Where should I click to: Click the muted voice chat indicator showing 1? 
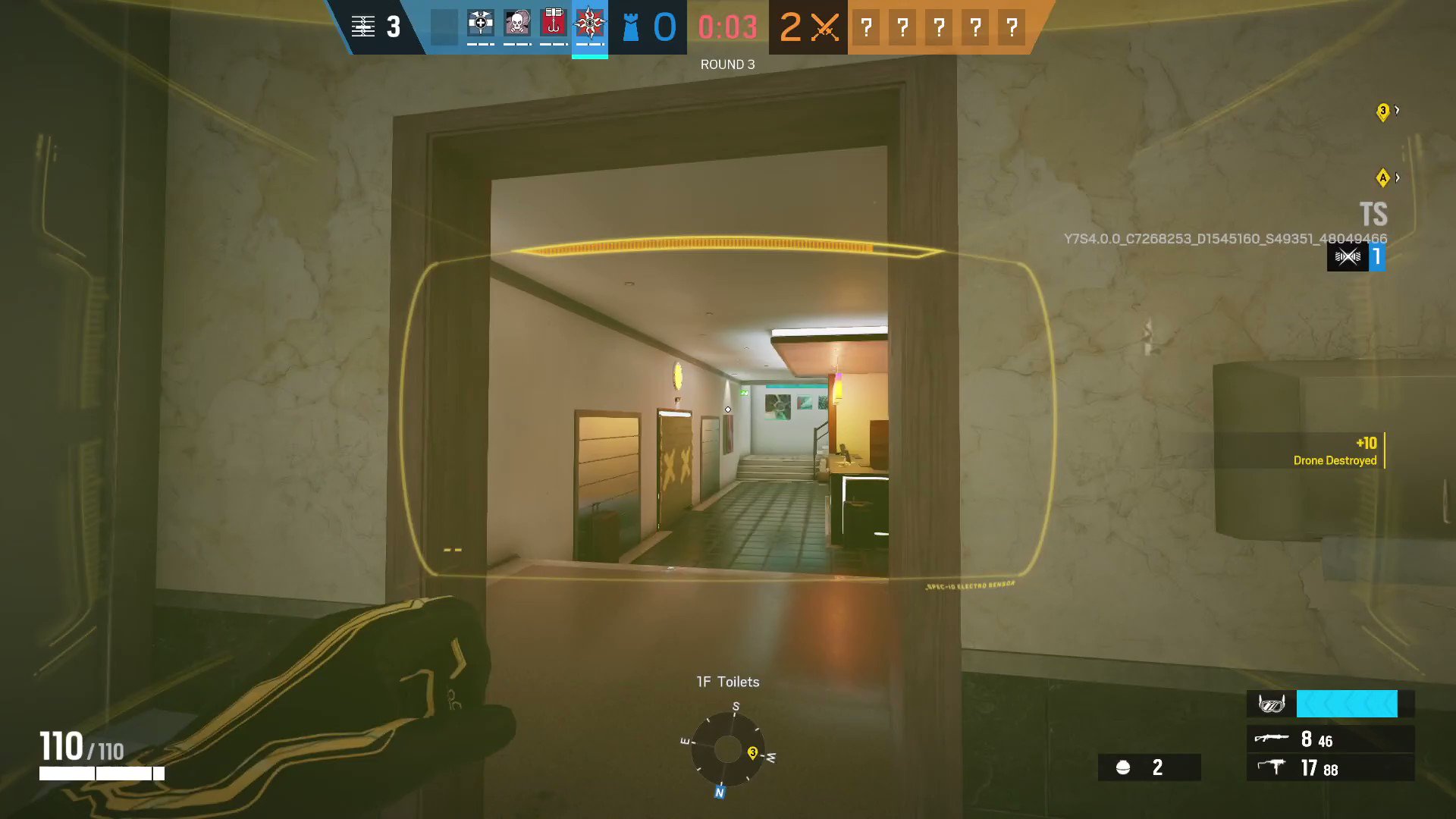1357,257
